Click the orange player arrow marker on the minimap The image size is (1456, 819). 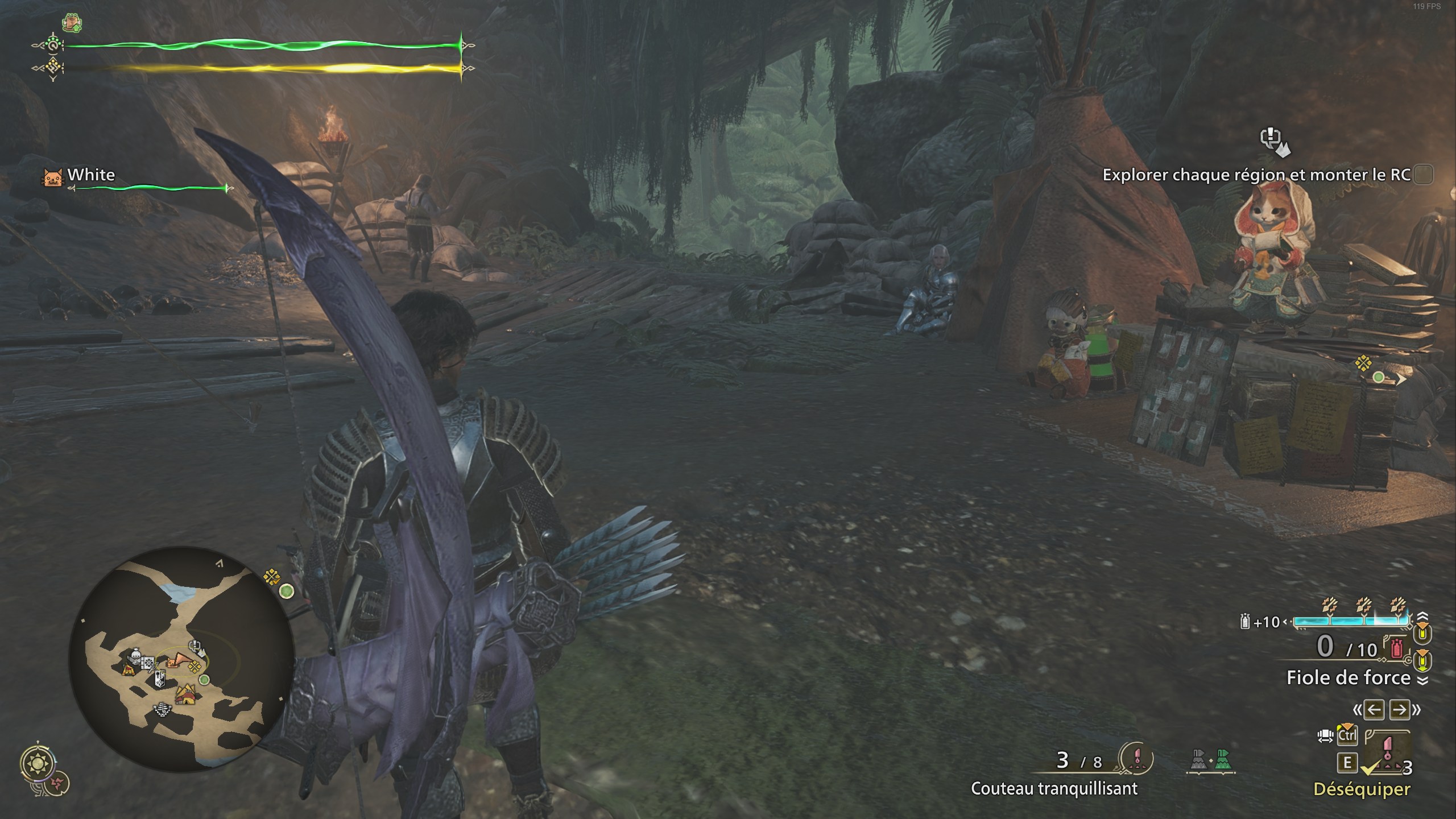(179, 660)
